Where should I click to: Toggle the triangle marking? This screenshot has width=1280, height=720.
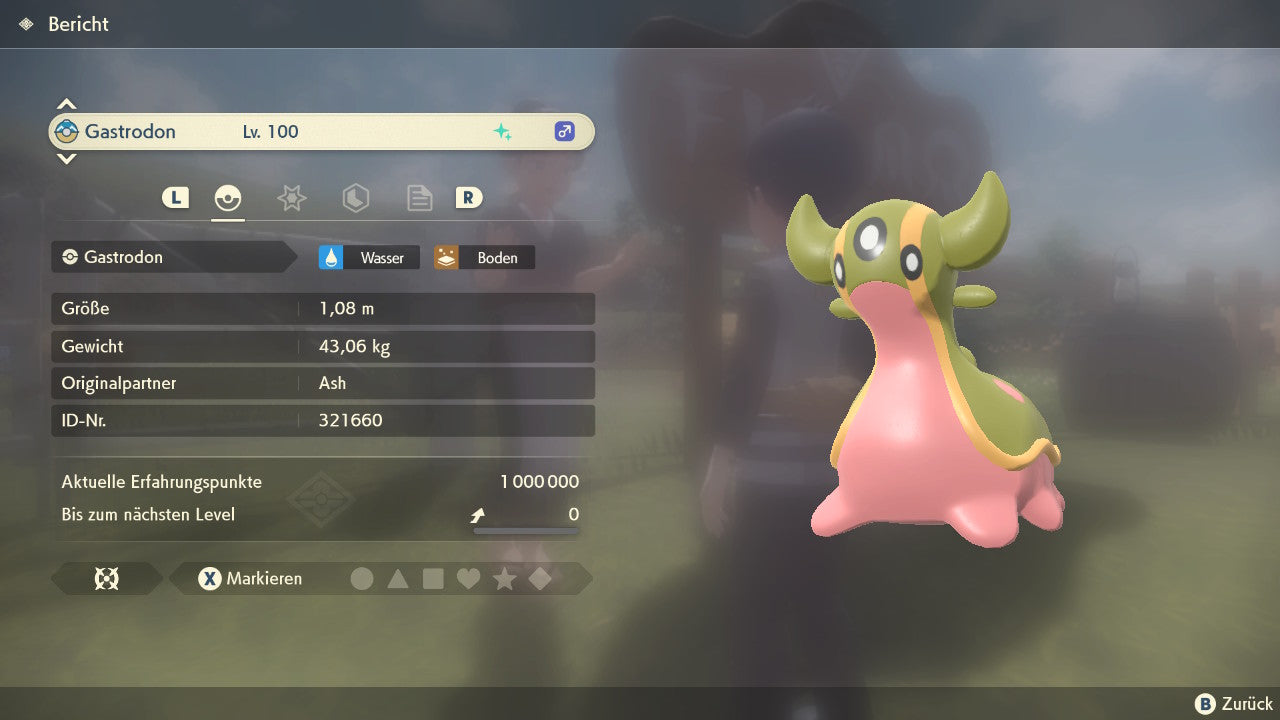[398, 578]
